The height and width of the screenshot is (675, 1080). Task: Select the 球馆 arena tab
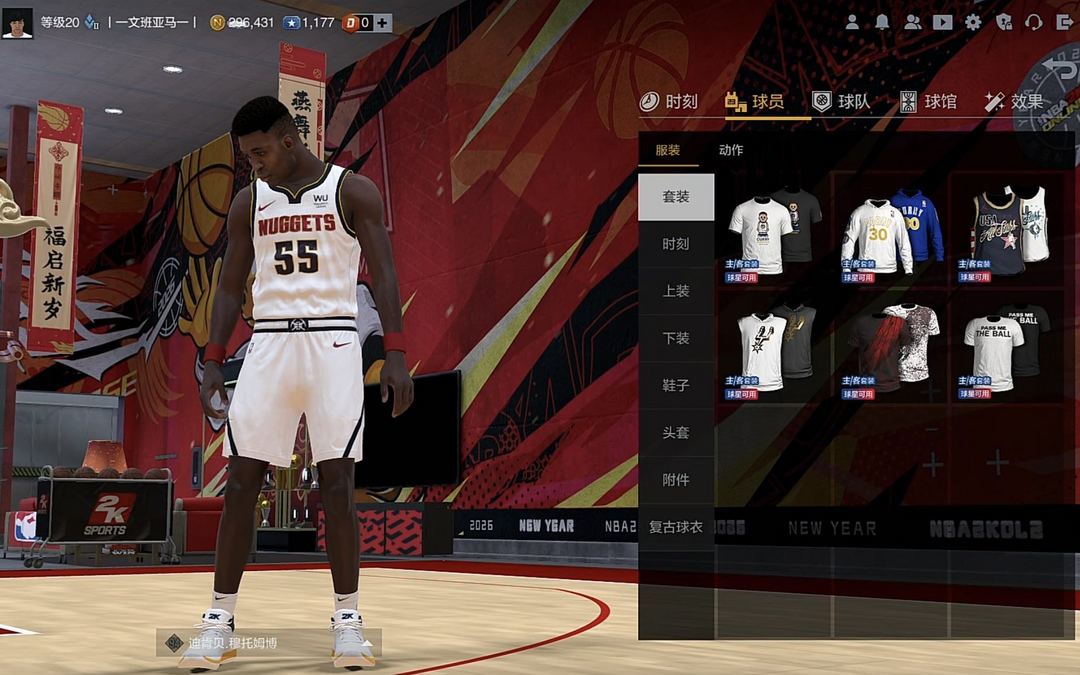coord(928,102)
